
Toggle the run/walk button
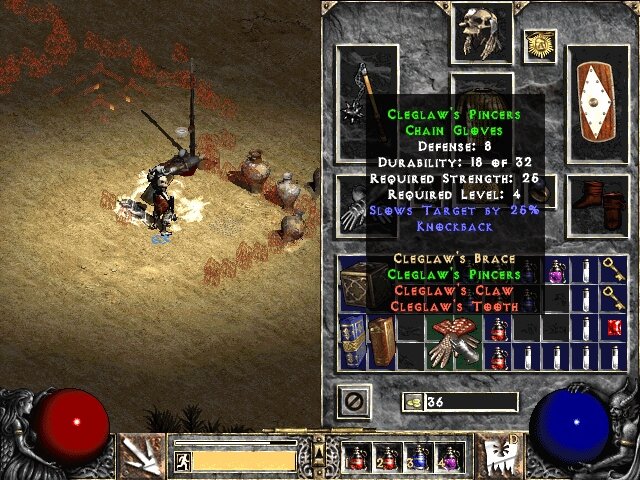pyautogui.click(x=182, y=460)
